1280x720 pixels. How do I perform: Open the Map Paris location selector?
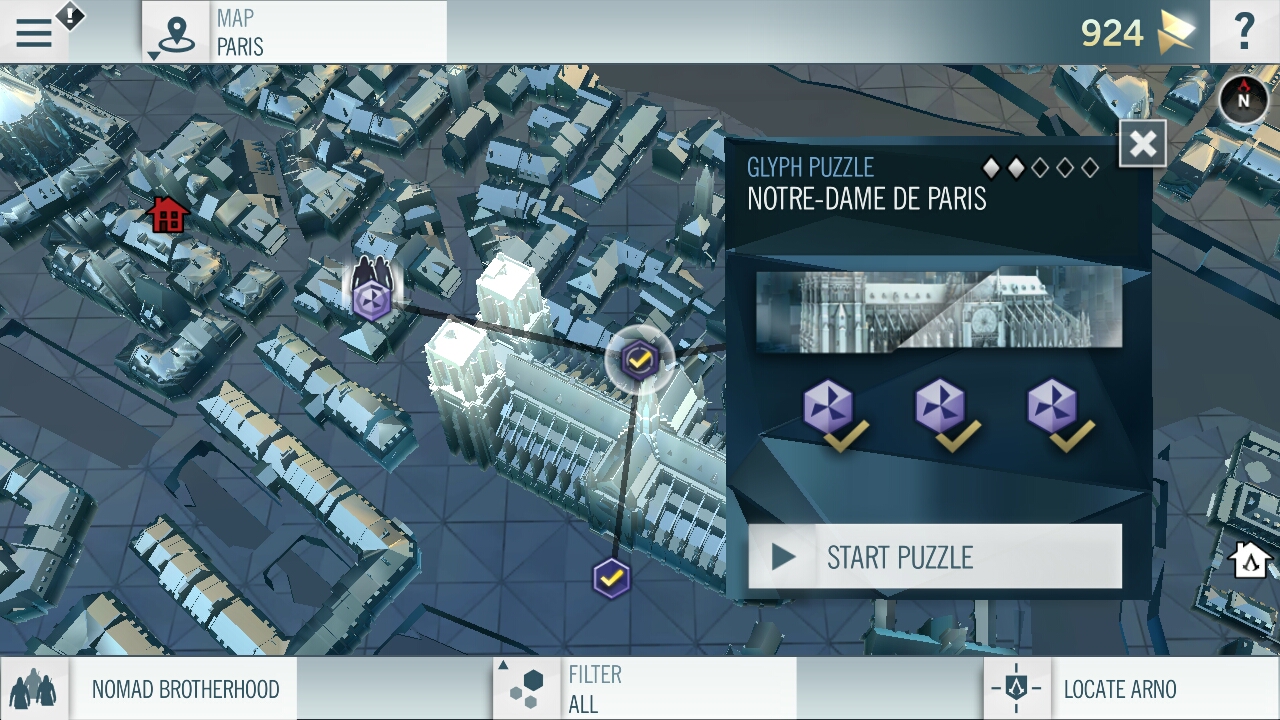pos(295,32)
